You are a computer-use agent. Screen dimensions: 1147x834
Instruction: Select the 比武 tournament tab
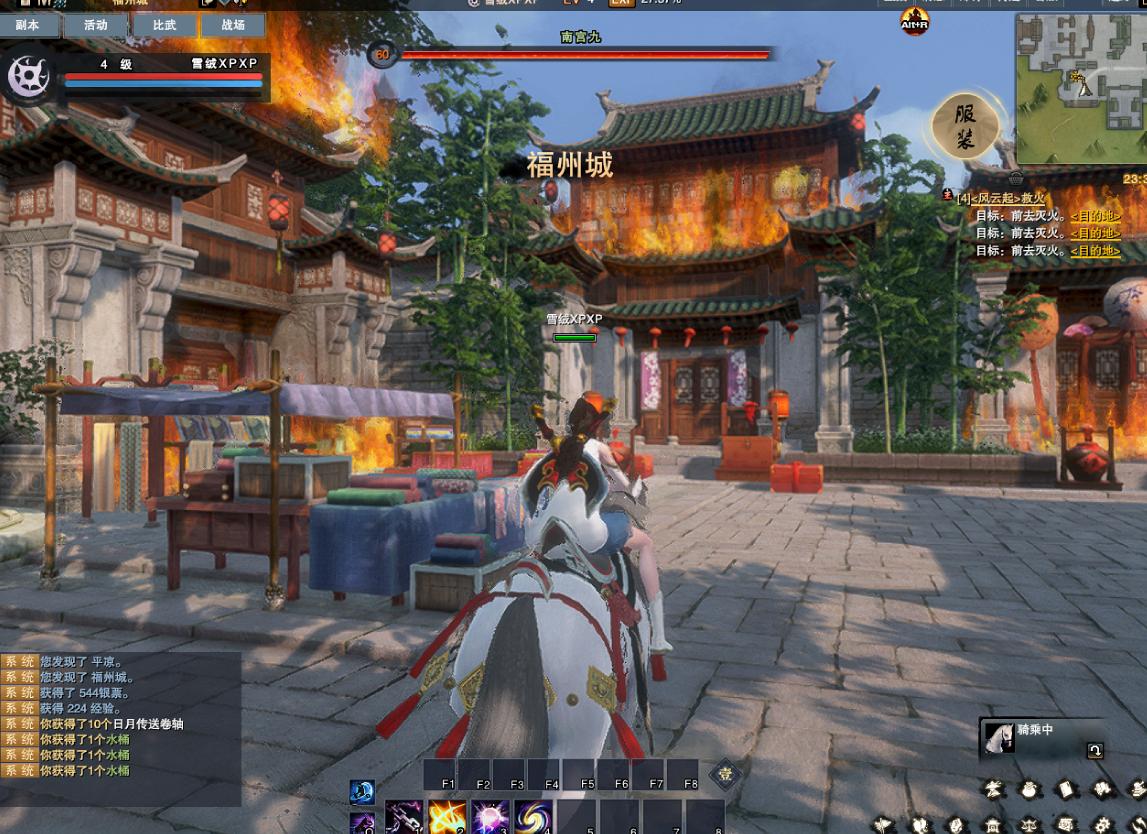[164, 25]
